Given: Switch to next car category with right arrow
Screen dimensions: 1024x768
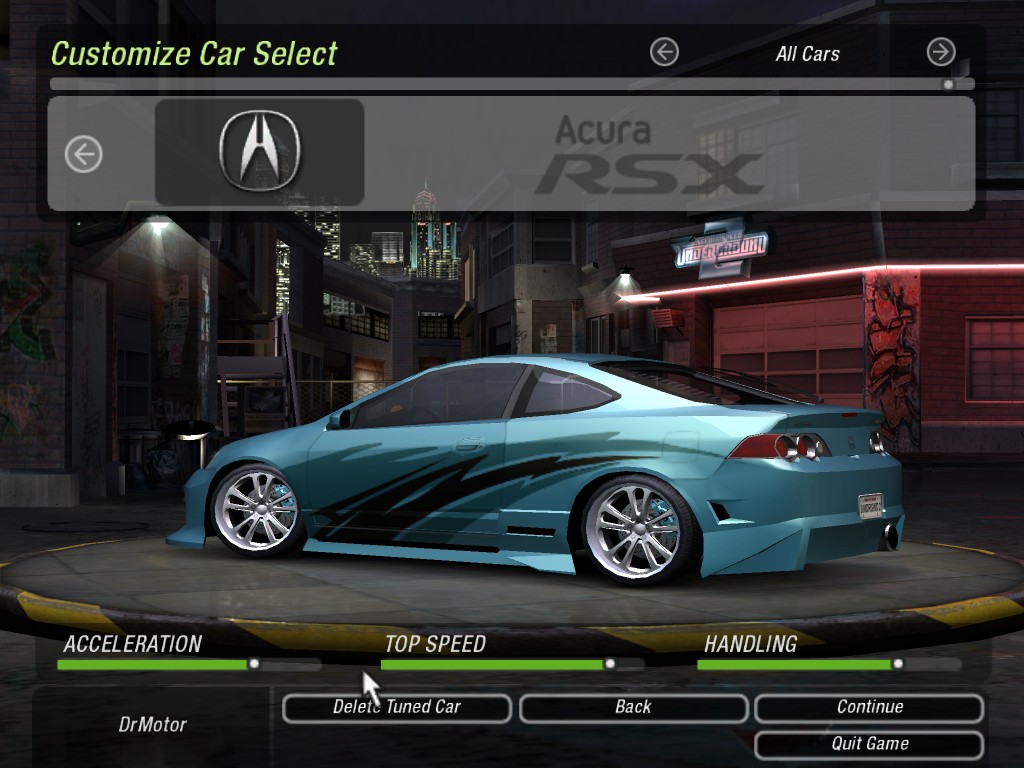Looking at the screenshot, I should (x=941, y=52).
